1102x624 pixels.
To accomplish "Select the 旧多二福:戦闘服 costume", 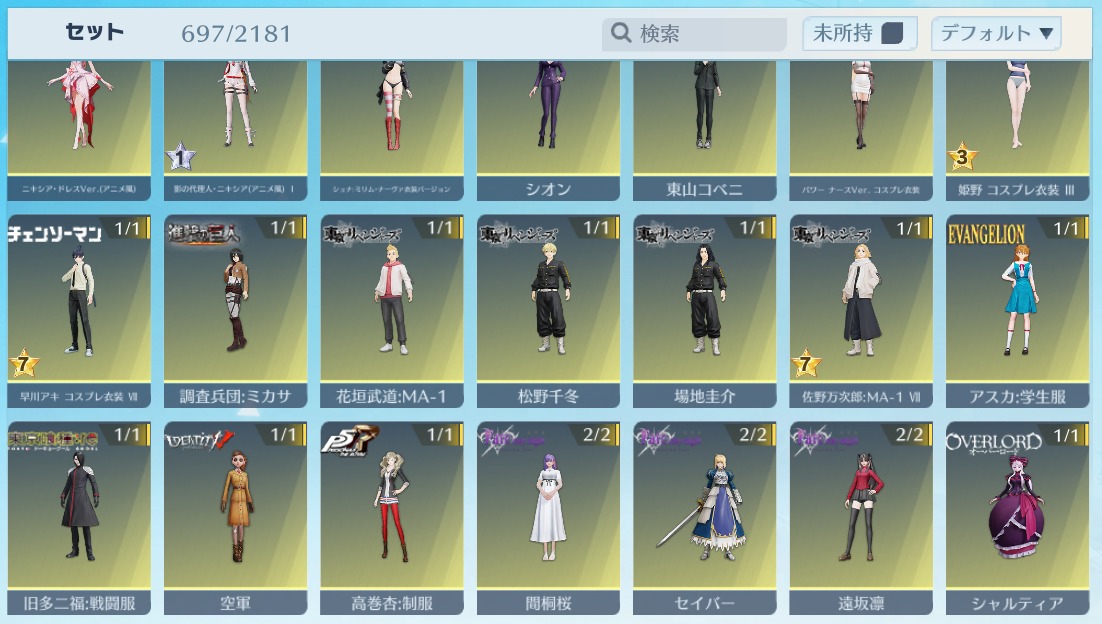I will [x=79, y=515].
